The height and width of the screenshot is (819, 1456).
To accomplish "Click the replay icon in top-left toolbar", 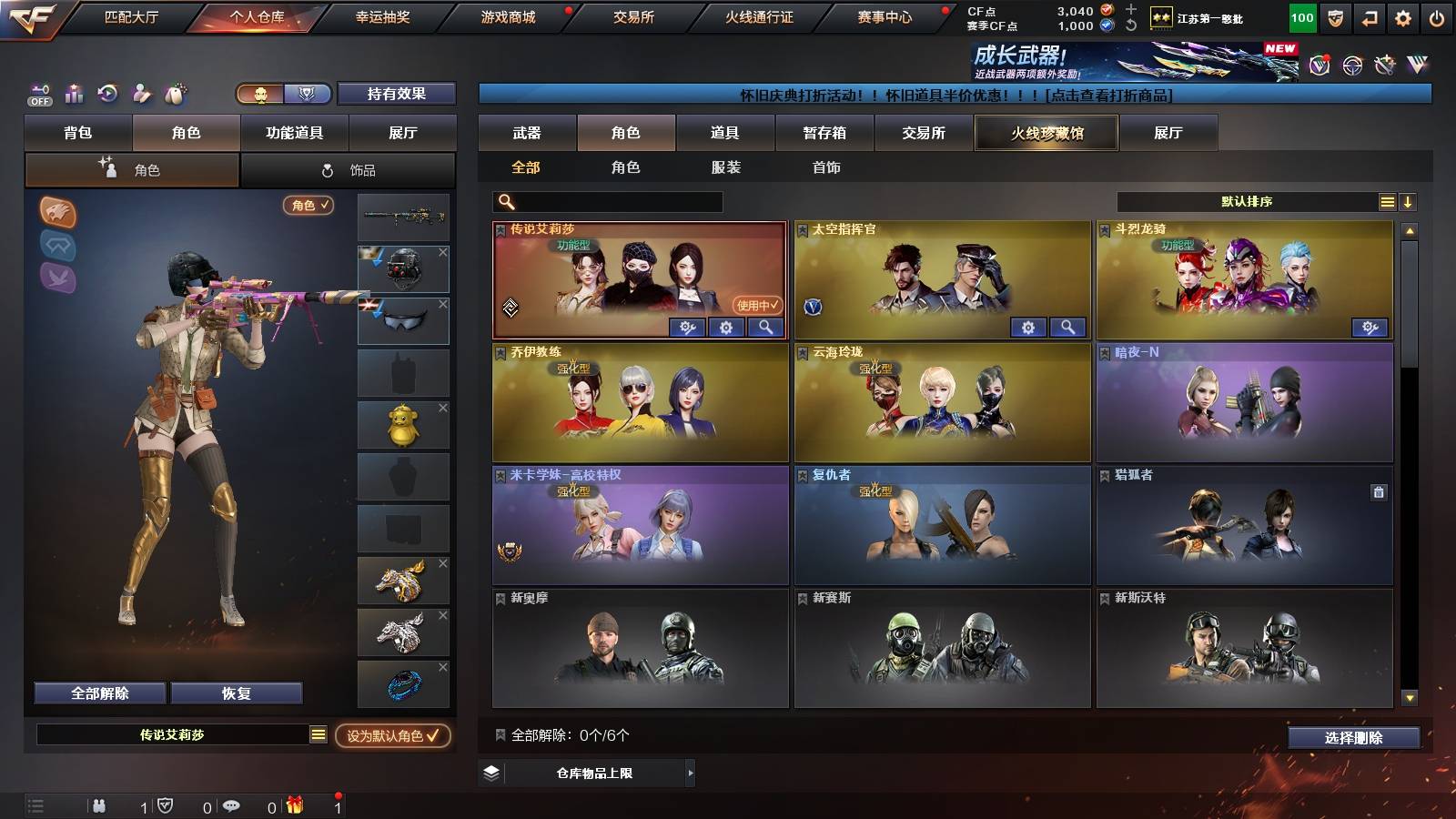I will [107, 93].
